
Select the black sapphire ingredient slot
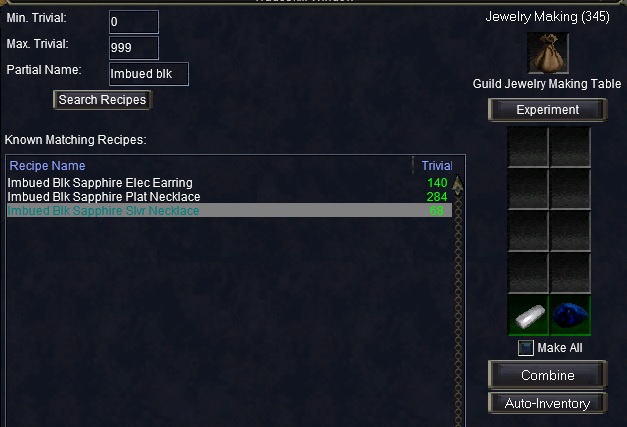tap(569, 314)
